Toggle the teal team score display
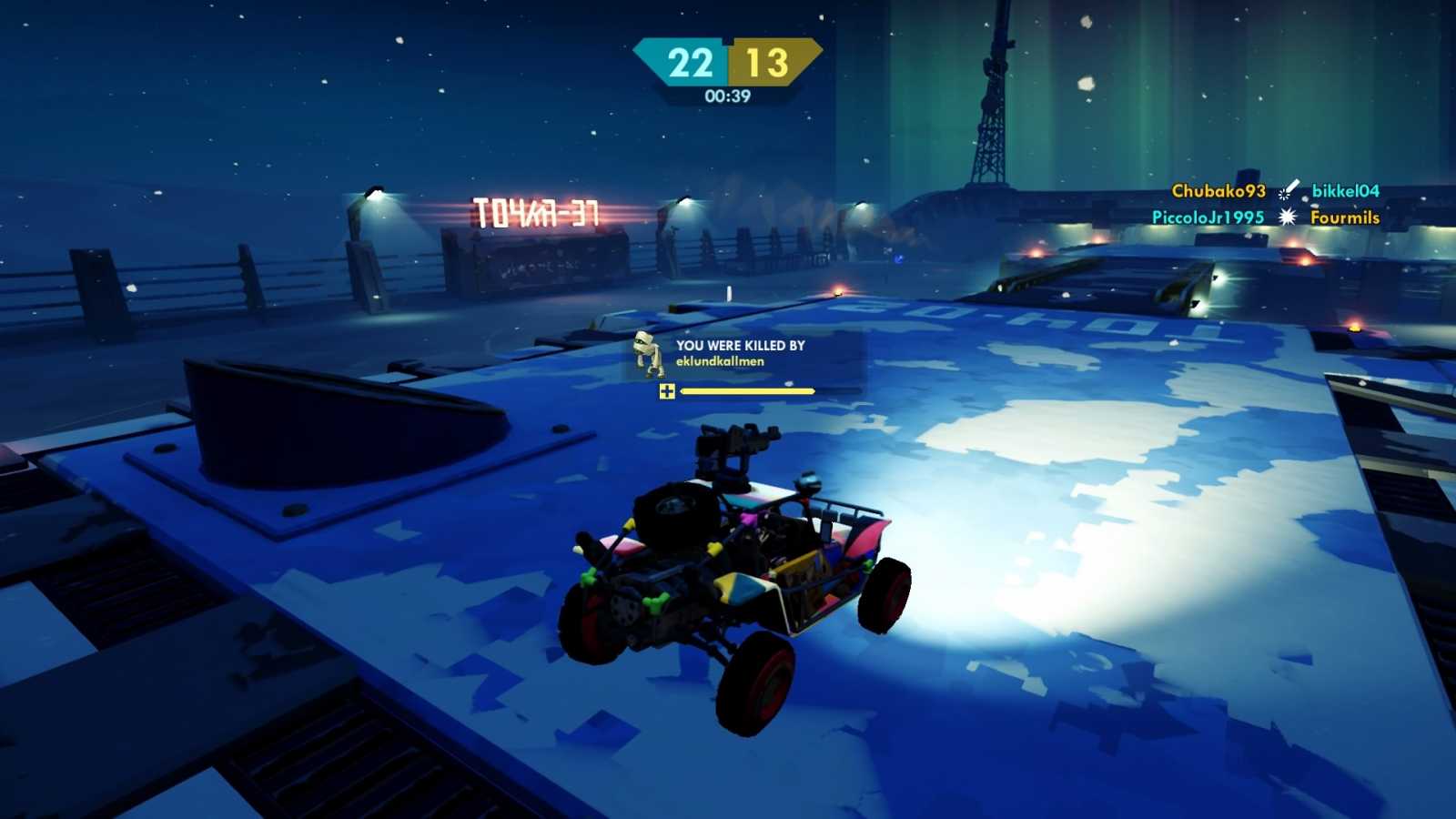This screenshot has height=819, width=1456. [689, 62]
